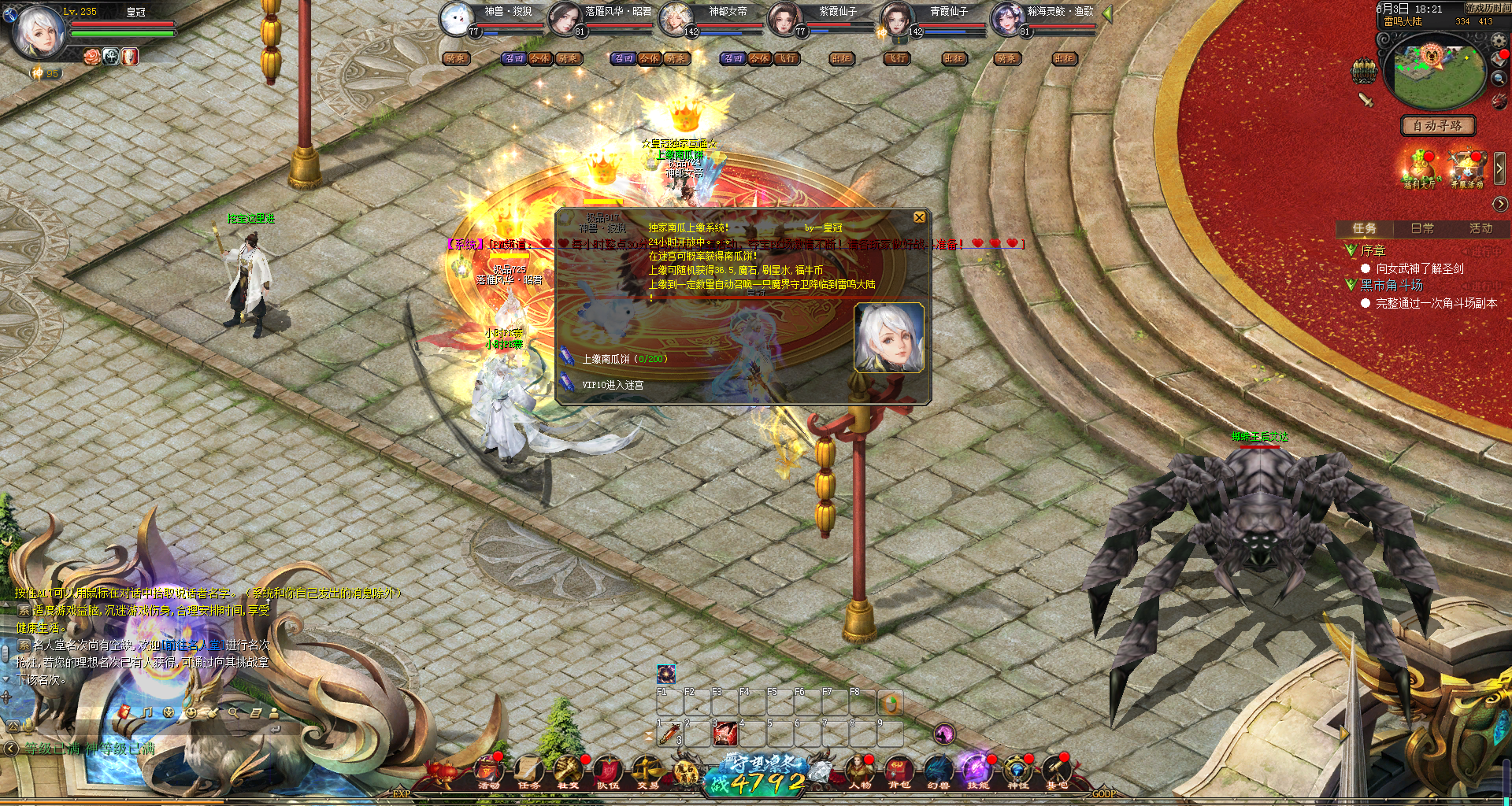
Task: Close the pumpkin submission dialog
Action: (919, 217)
